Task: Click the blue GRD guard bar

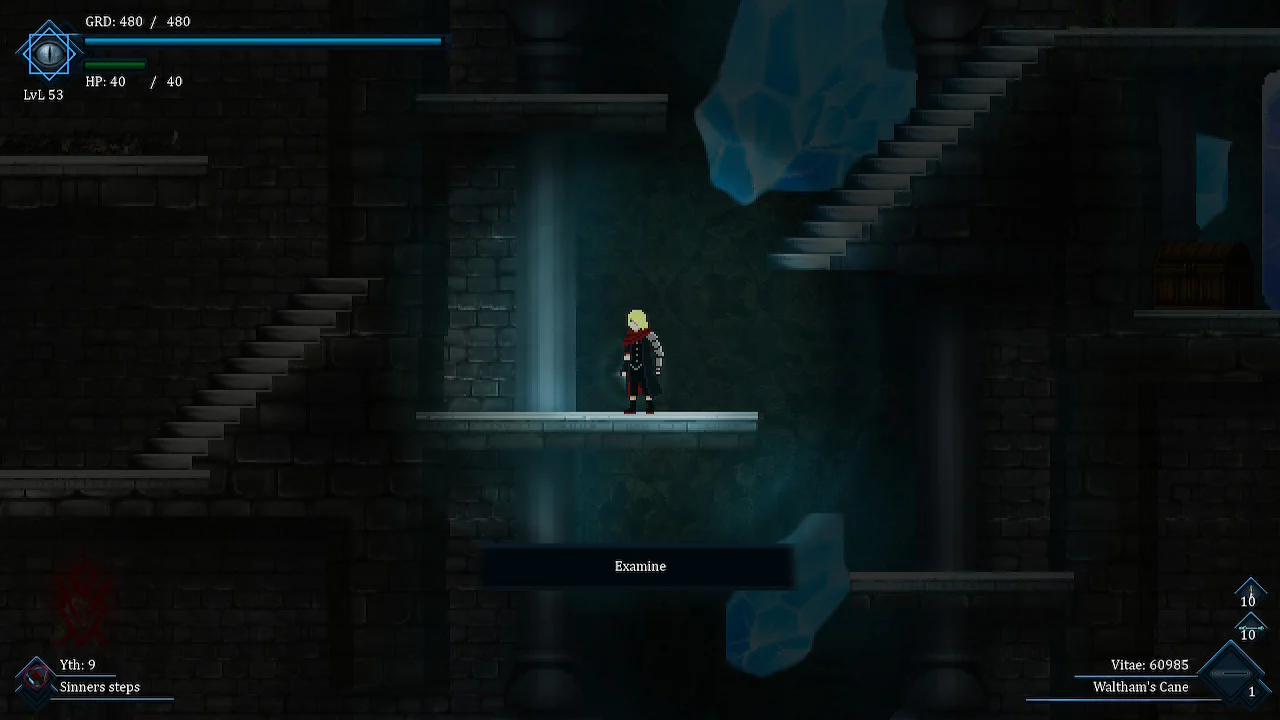Action: (260, 41)
